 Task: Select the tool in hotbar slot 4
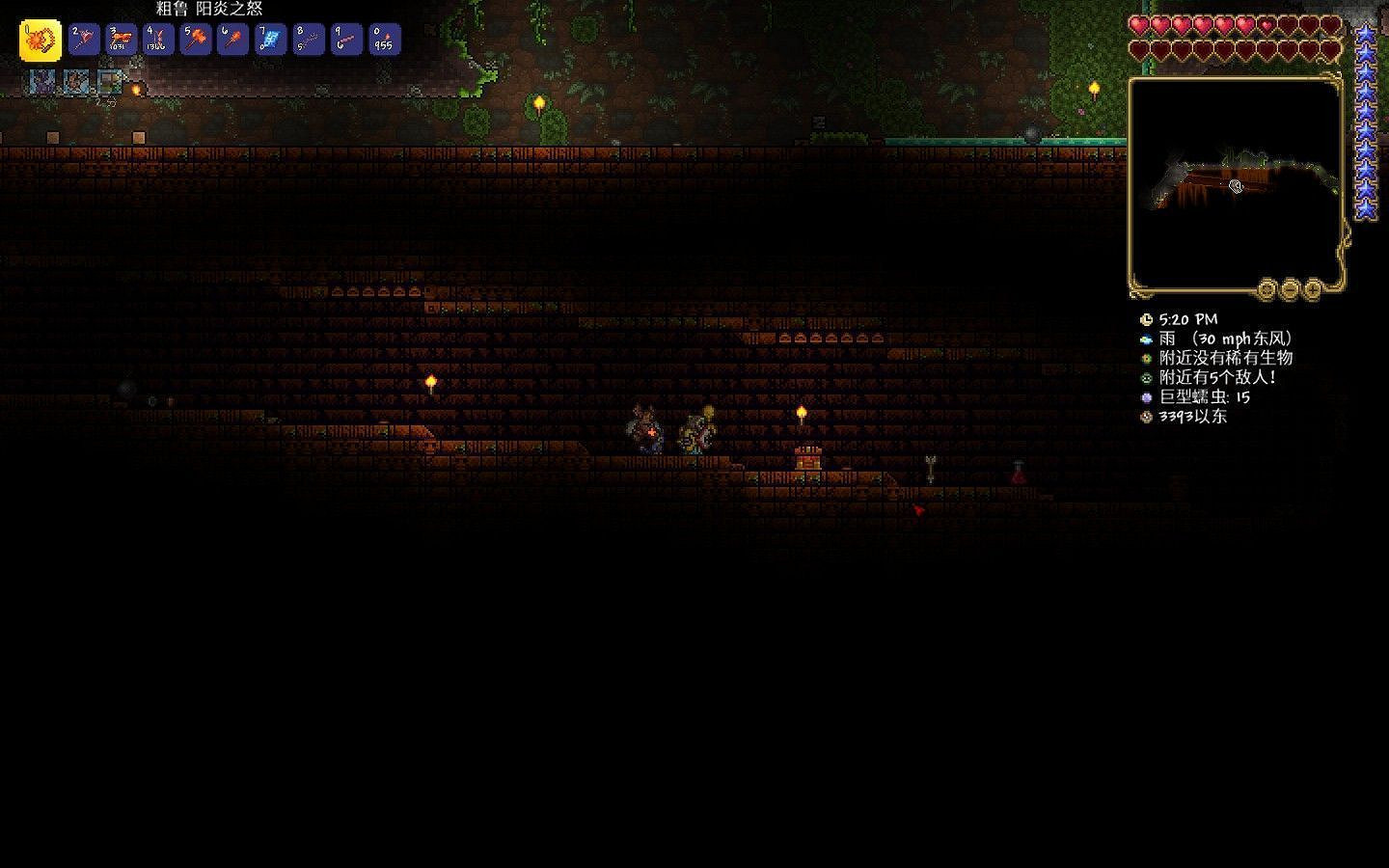tap(157, 40)
